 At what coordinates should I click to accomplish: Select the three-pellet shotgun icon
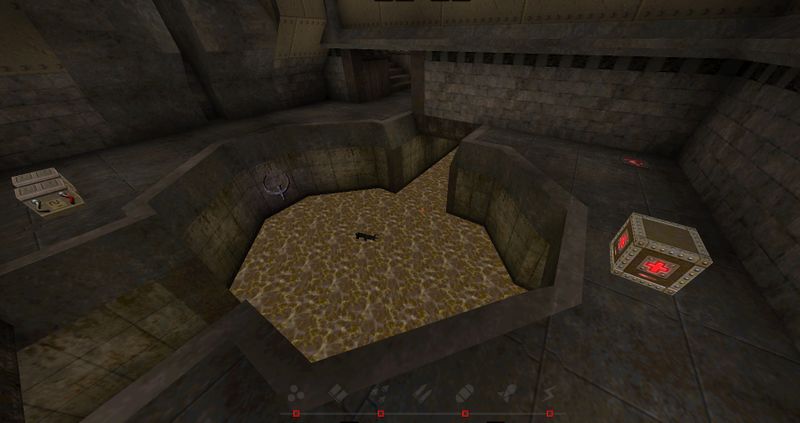[x=297, y=394]
